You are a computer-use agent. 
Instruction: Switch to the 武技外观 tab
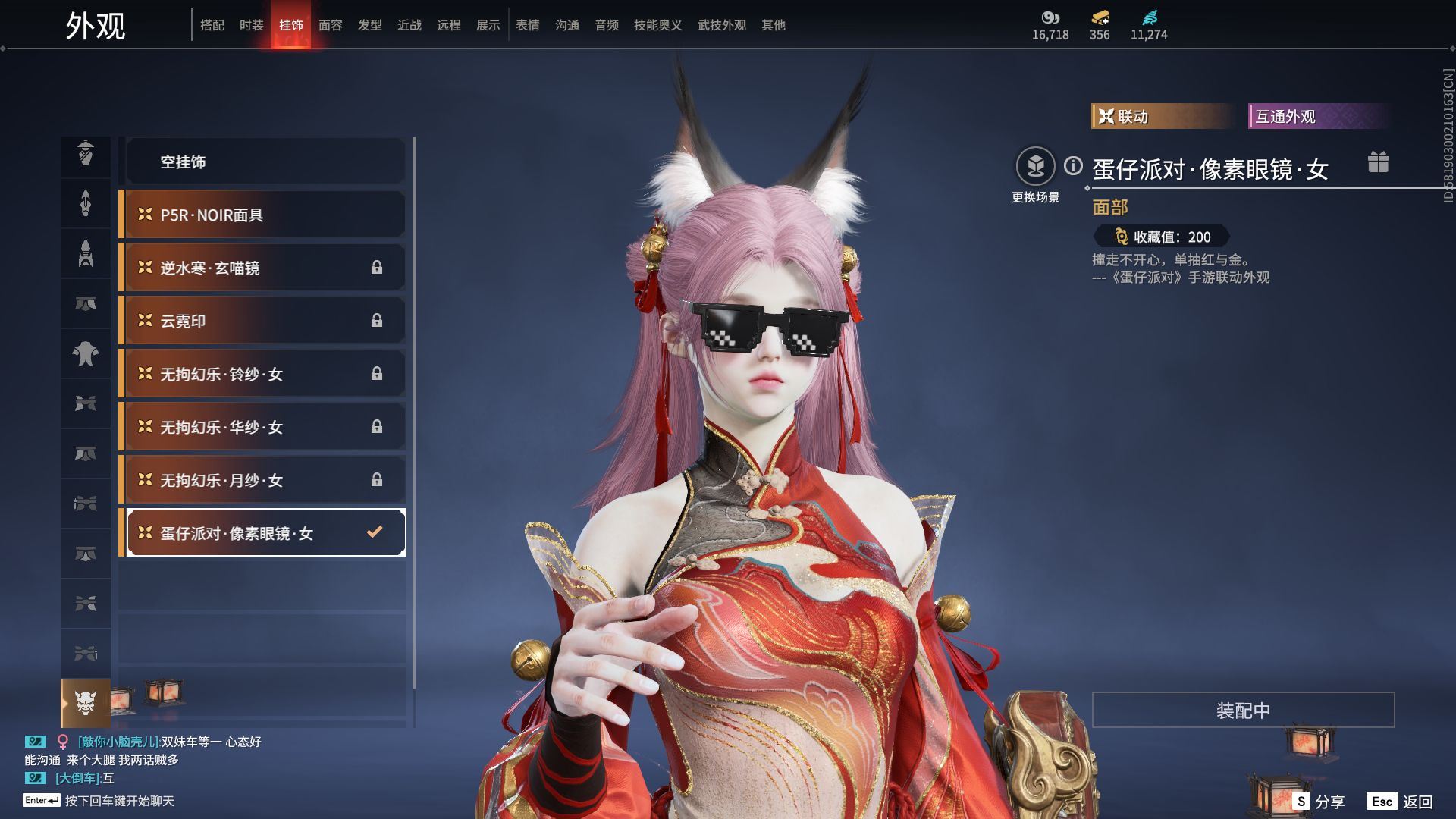[721, 25]
